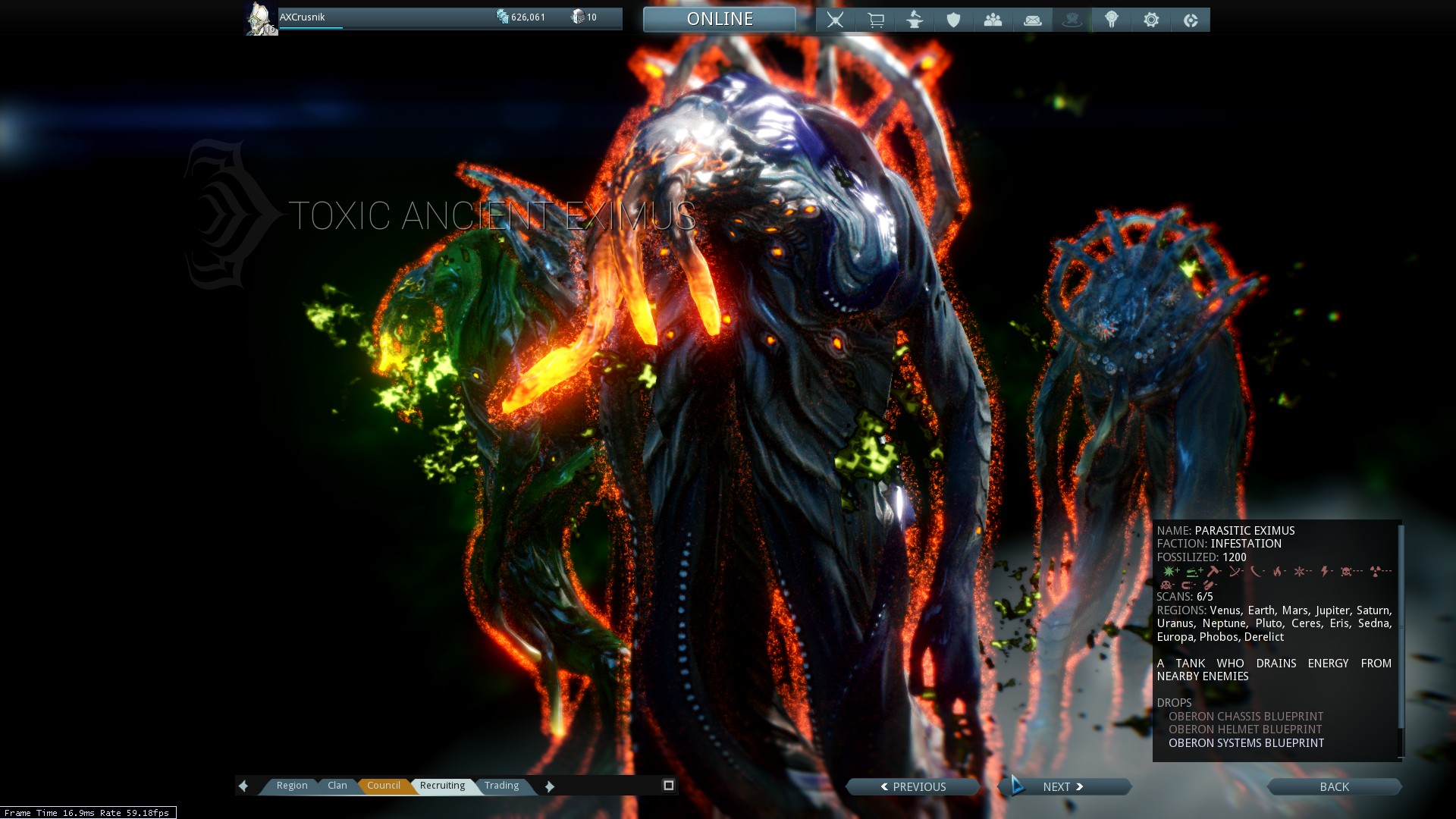Toggle your ONLINE status
This screenshot has width=1456, height=819.
719,18
